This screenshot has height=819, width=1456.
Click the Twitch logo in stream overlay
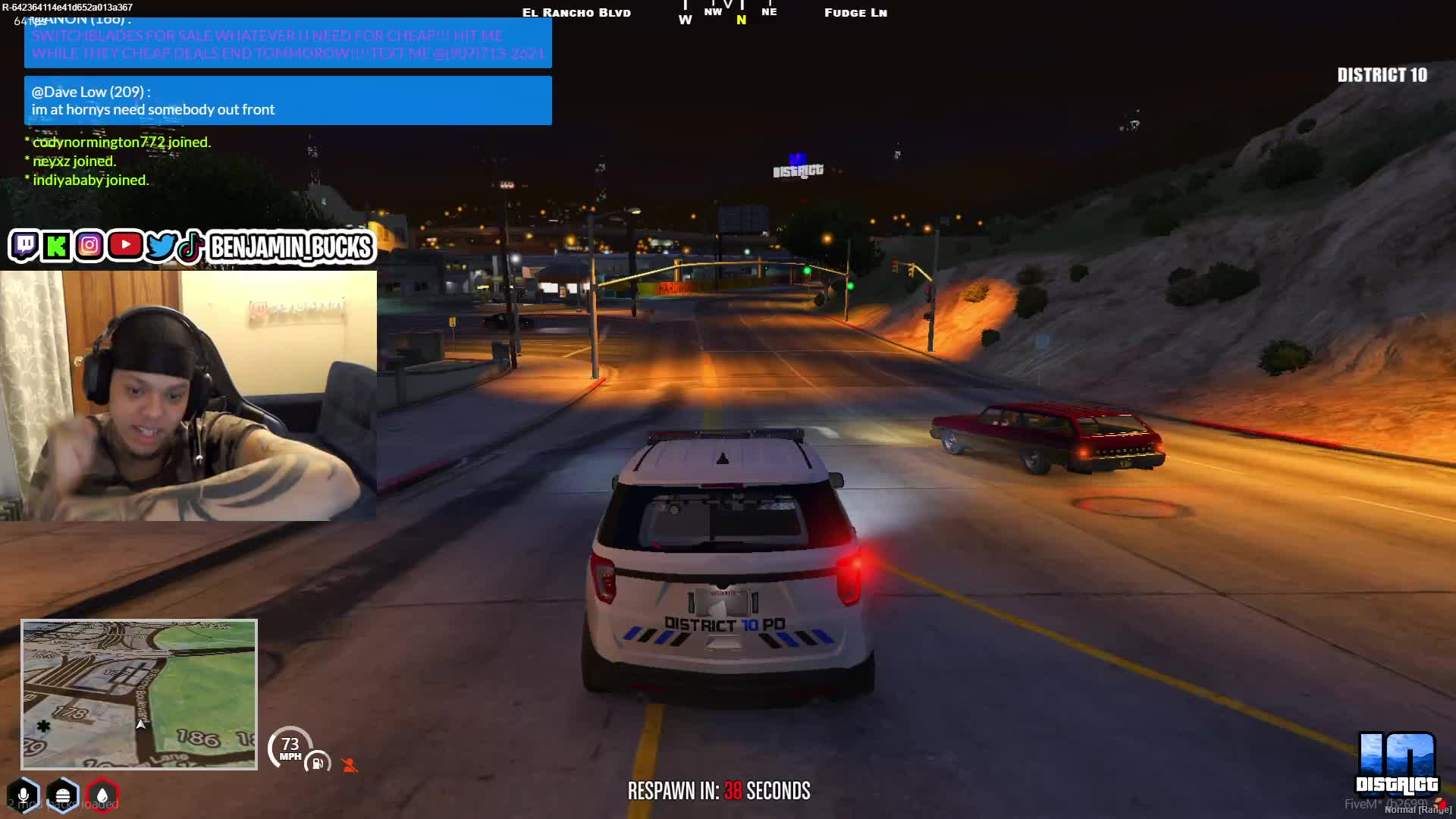pos(24,246)
